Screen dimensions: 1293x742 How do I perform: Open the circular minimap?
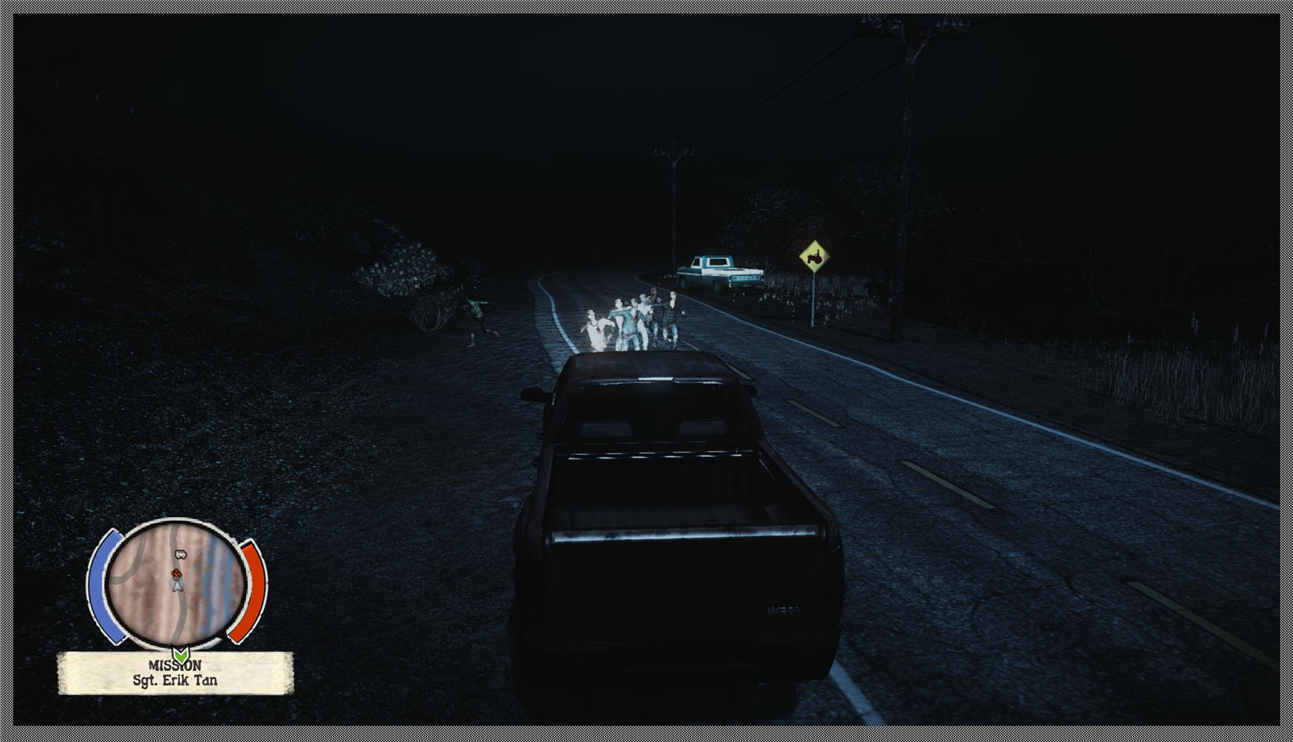pos(176,583)
